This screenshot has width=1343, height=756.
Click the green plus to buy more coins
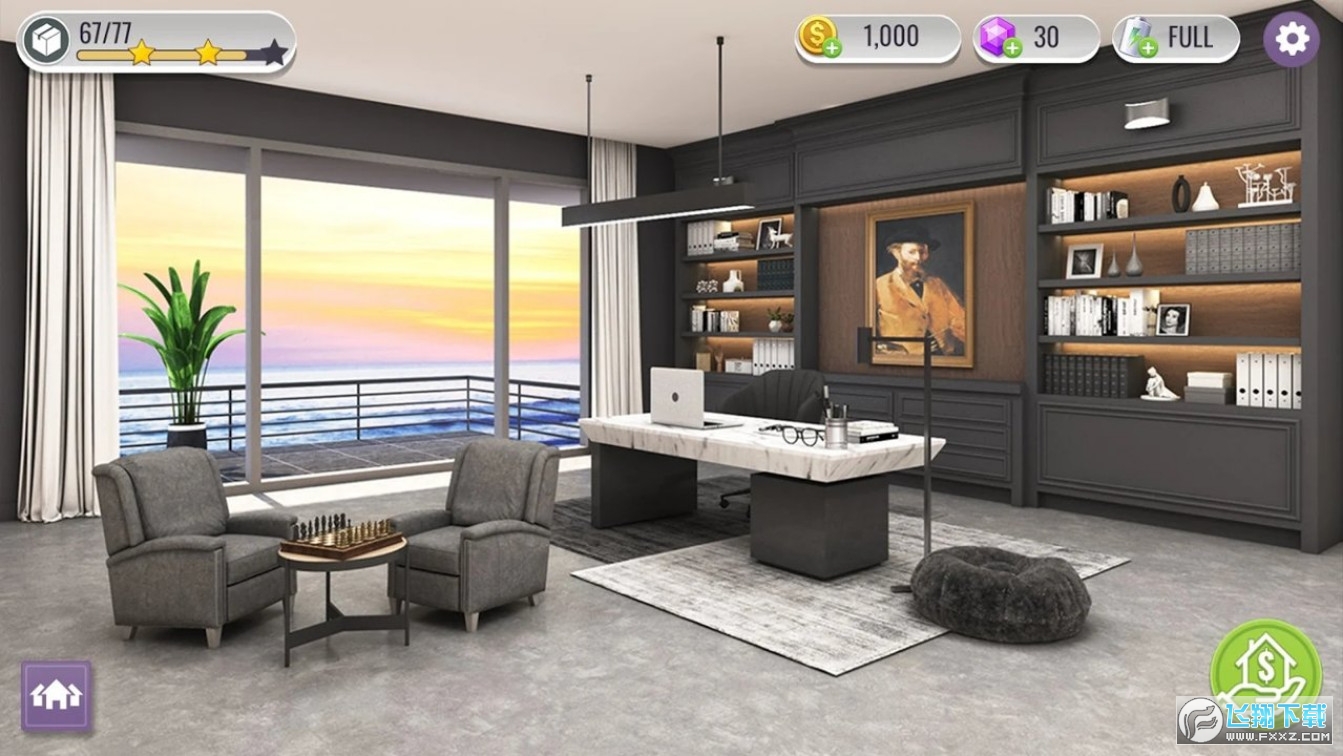(831, 47)
